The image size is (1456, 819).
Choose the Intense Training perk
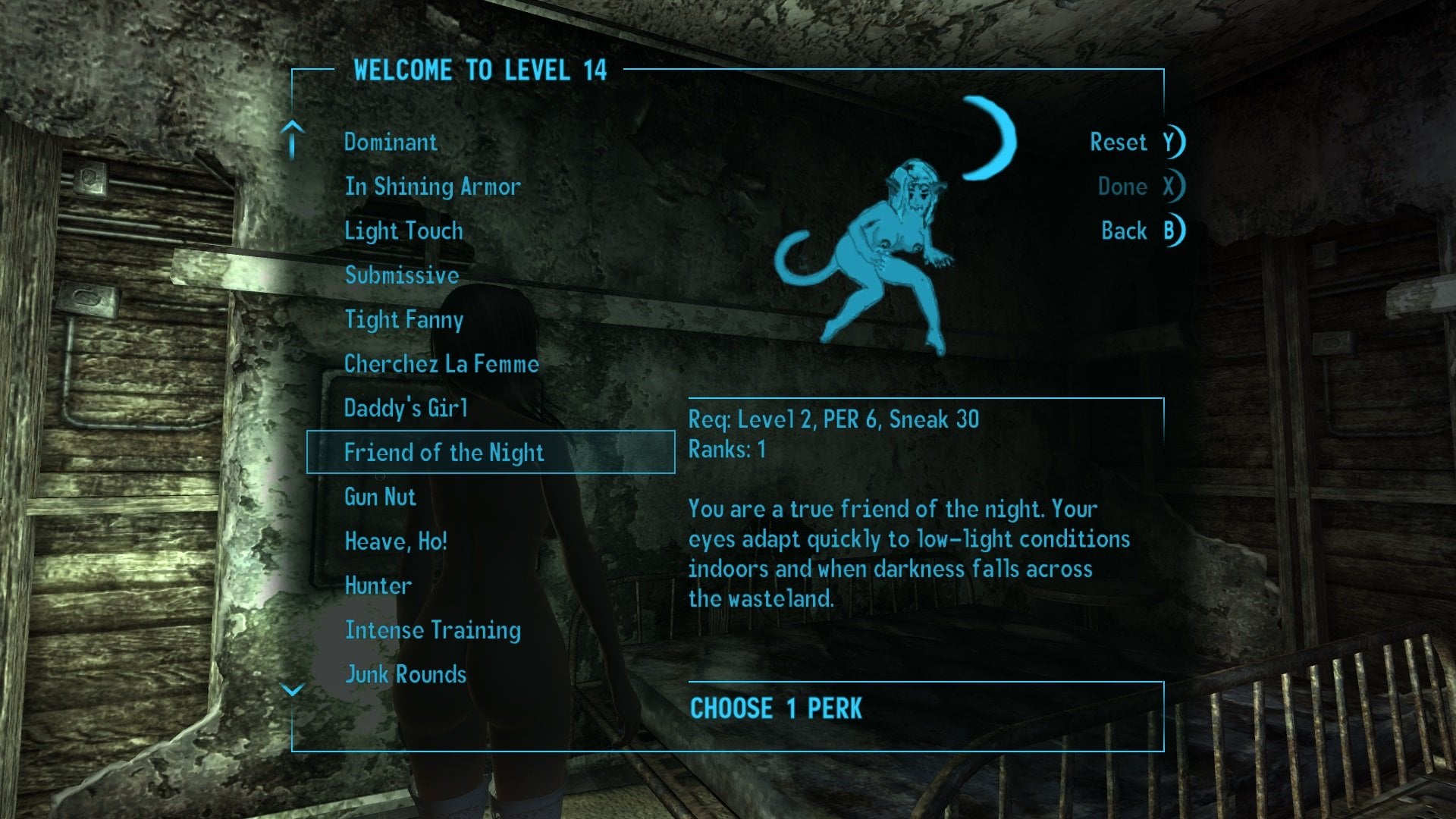[432, 630]
